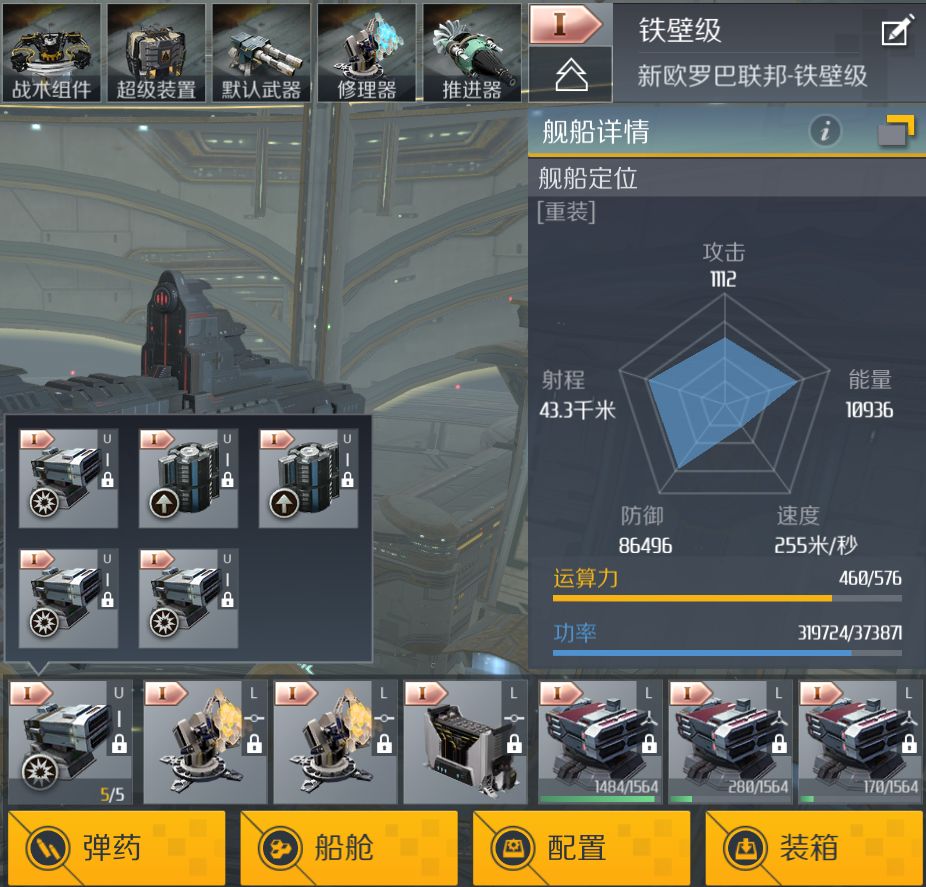Open the 战术组件 category

[51, 52]
